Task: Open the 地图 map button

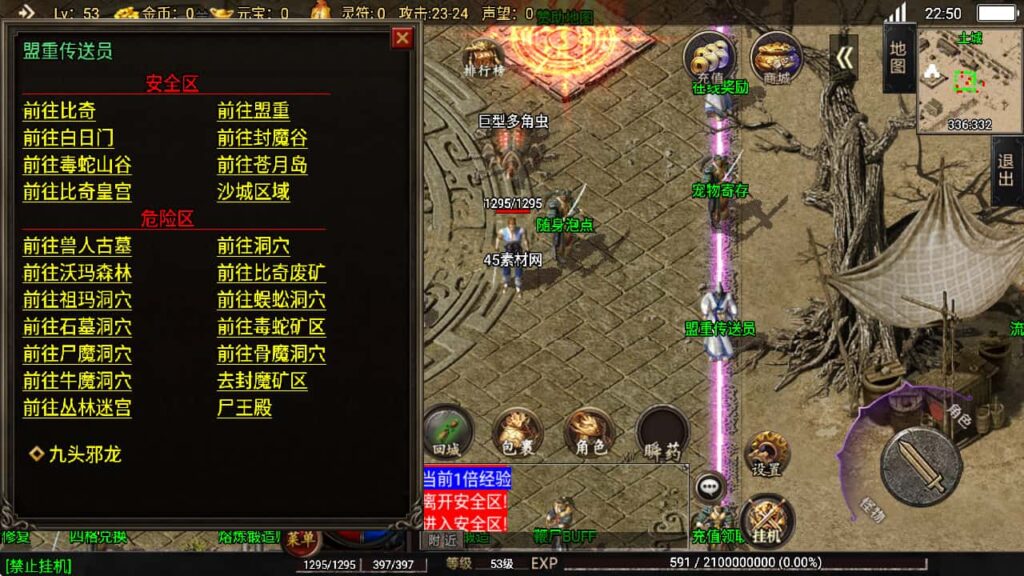Action: pos(898,58)
